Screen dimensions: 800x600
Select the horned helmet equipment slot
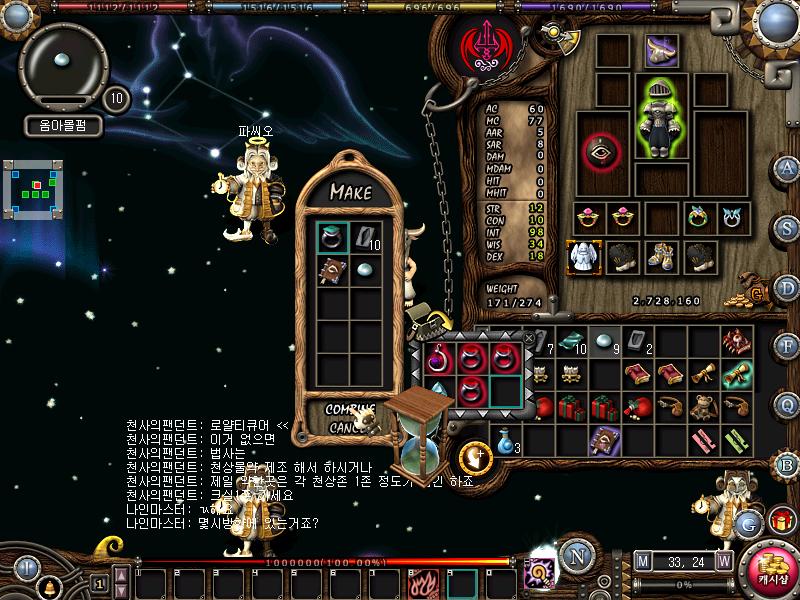660,49
